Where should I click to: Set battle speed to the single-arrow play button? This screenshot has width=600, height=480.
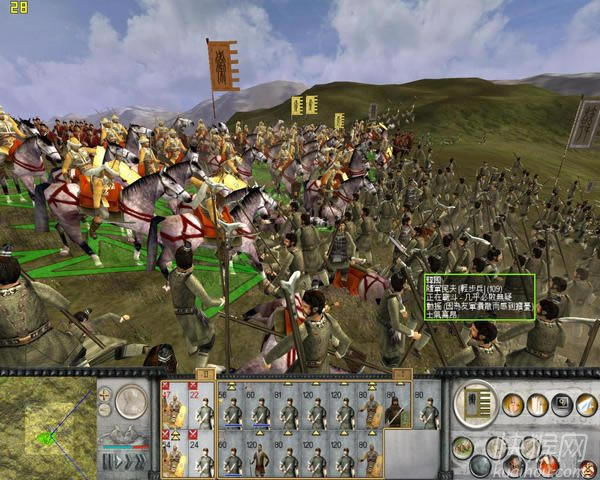click(118, 462)
